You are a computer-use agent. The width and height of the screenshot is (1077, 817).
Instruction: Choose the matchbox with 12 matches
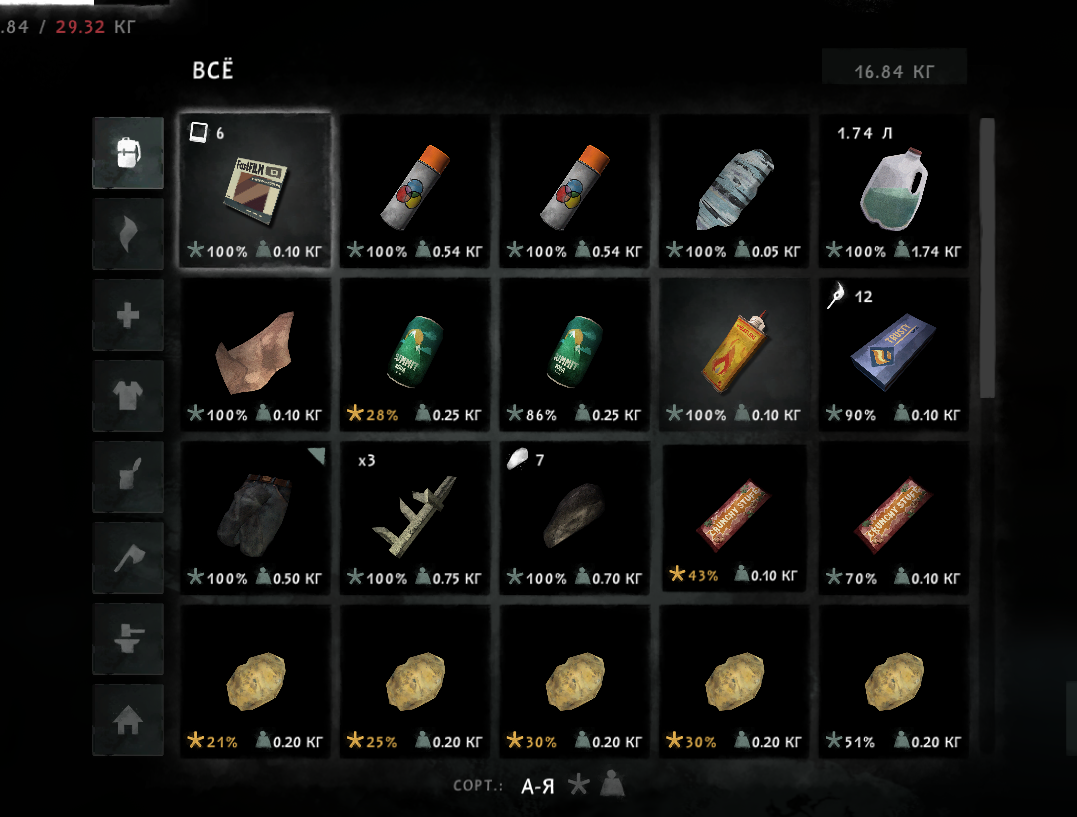pos(894,354)
